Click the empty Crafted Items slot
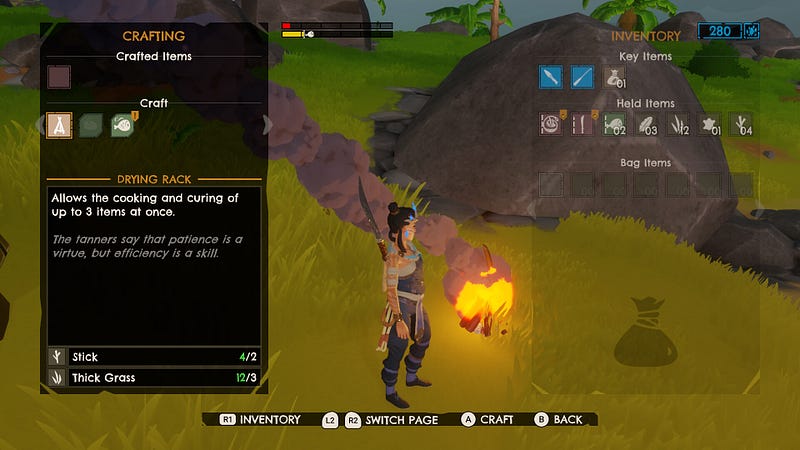Image resolution: width=800 pixels, height=450 pixels. [59, 77]
